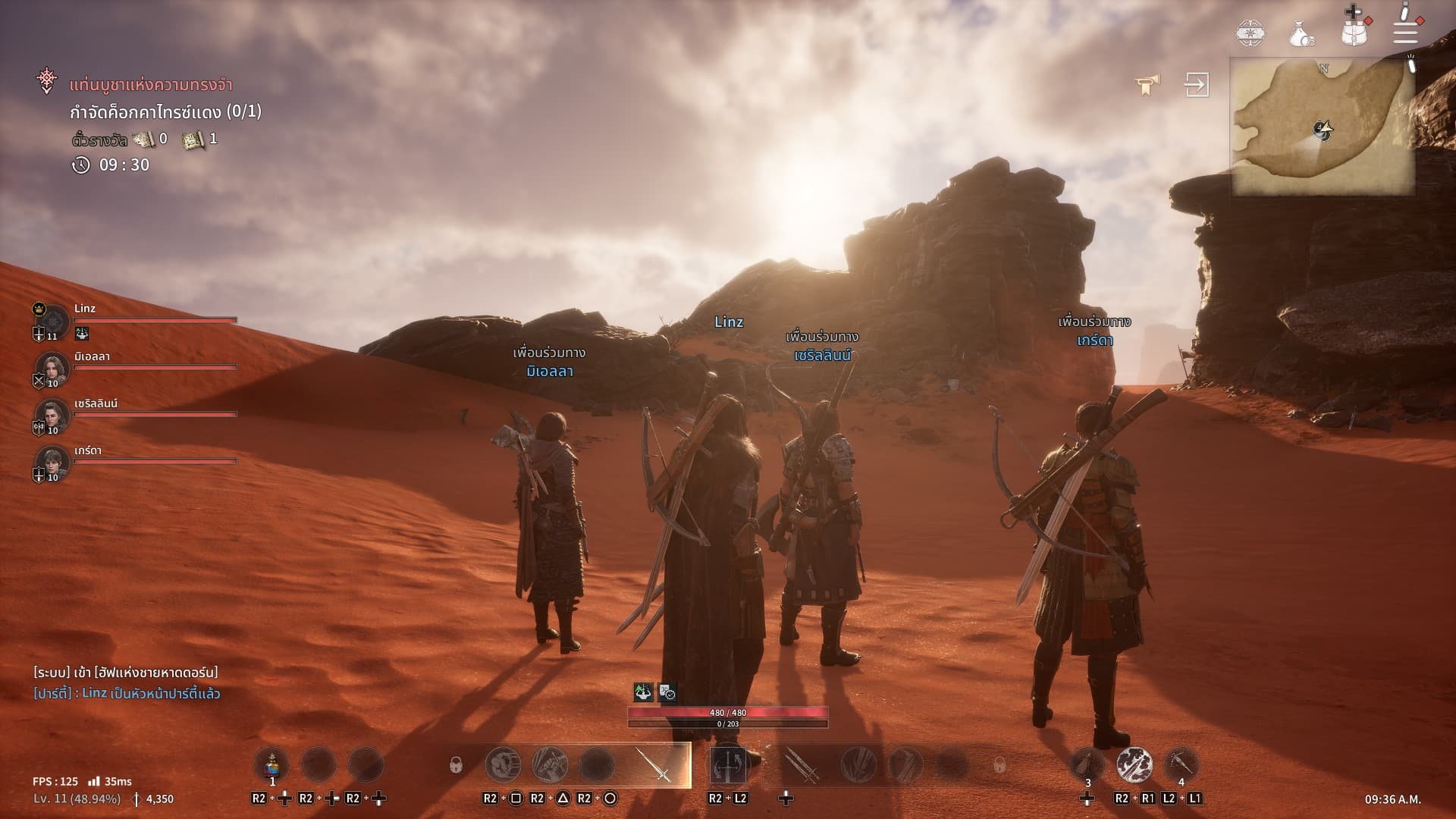
Task: Select party leader Linz's portrait
Action: tap(52, 319)
